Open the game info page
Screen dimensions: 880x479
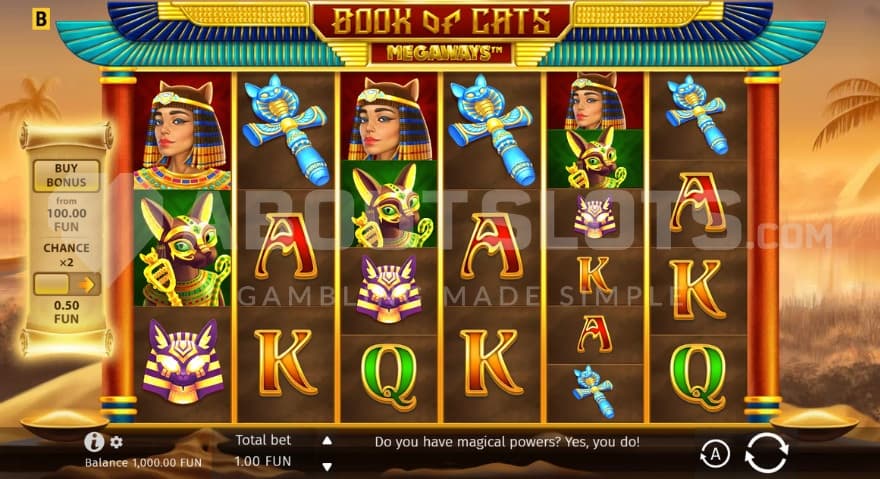(x=95, y=441)
